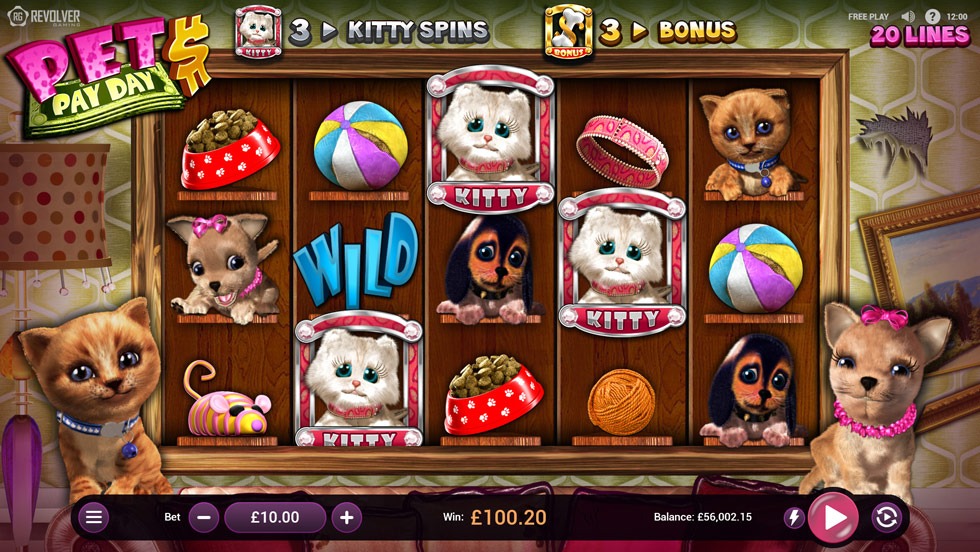Open the £10.00 bet amount selector
The image size is (980, 552).
pyautogui.click(x=275, y=517)
